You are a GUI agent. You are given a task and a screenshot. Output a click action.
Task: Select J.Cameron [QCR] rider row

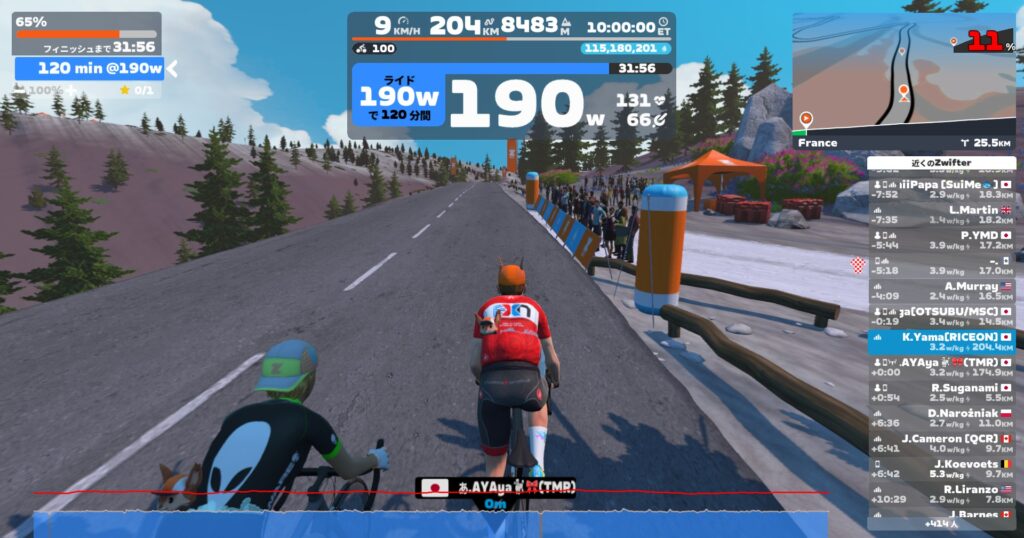click(941, 443)
